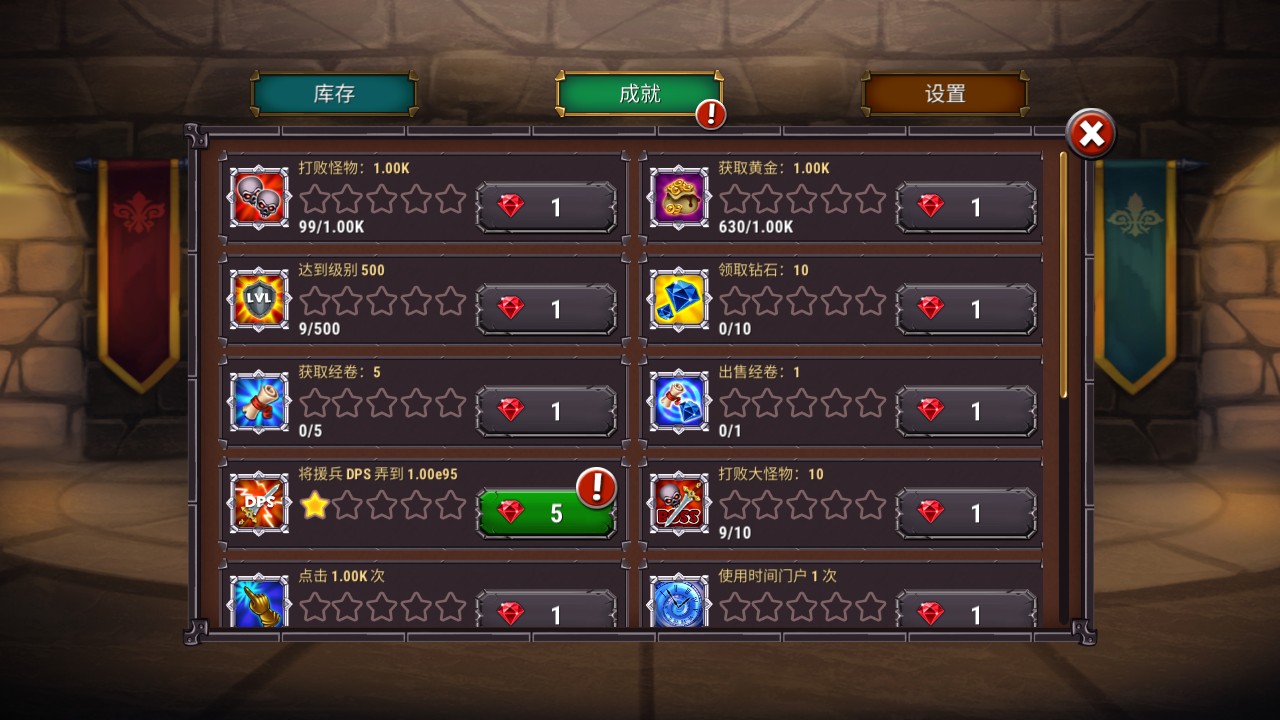Click the 出售经卷 sell scroll icon

point(678,403)
